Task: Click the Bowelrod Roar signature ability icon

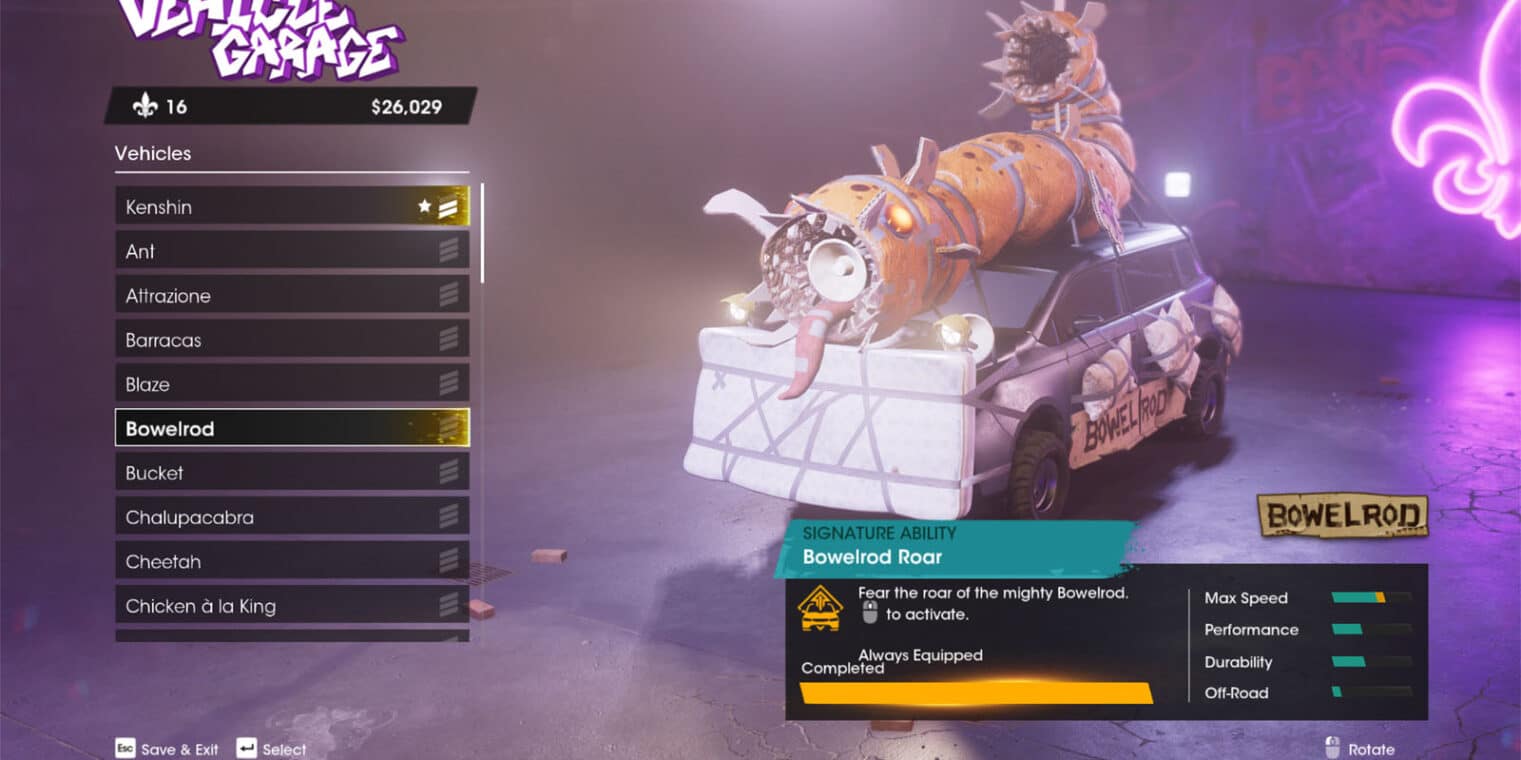Action: click(x=819, y=608)
